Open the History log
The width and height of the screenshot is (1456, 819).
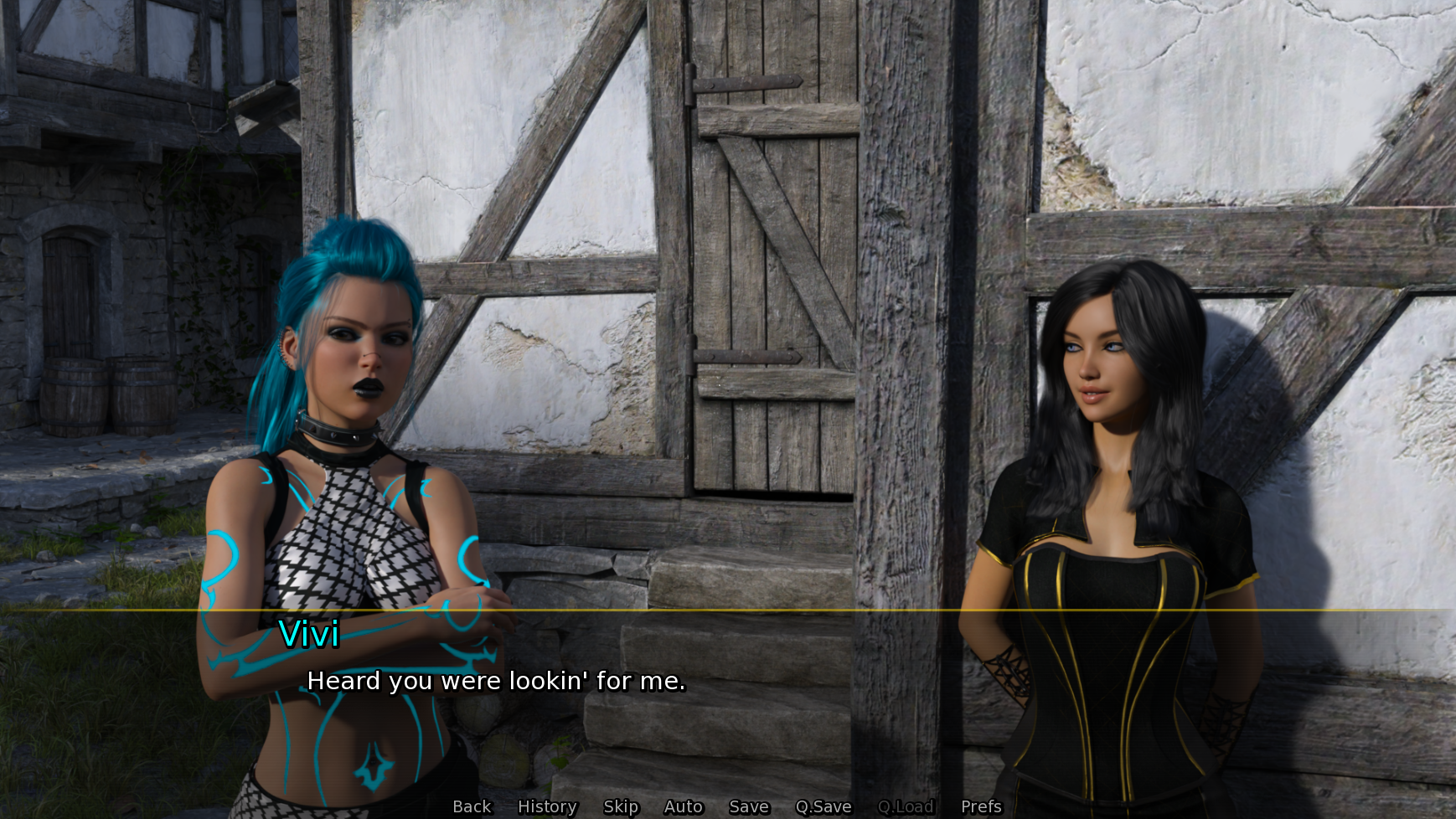546,806
